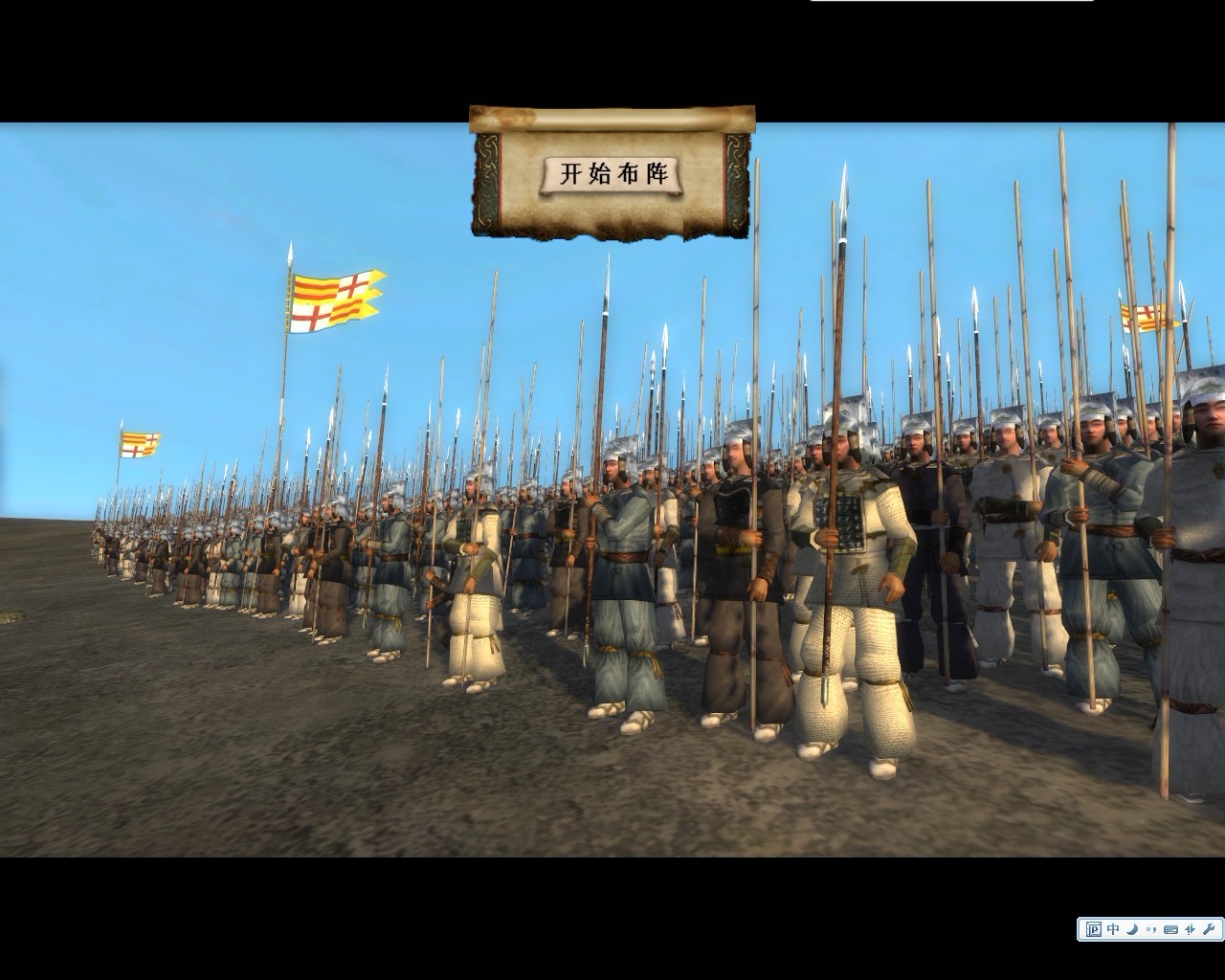
Task: Open the input method menu from the Pinyin logo
Action: [1094, 928]
